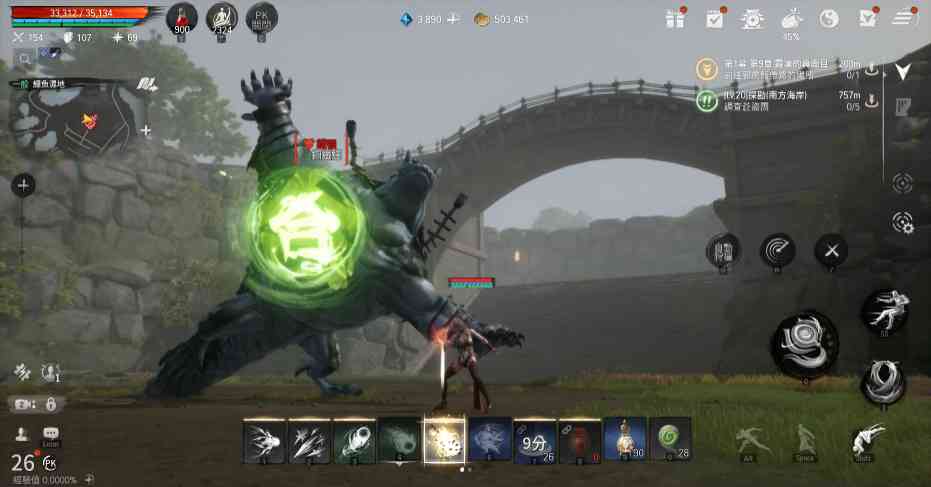931x487 pixels.
Task: Open the gift box shop icon
Action: click(677, 18)
